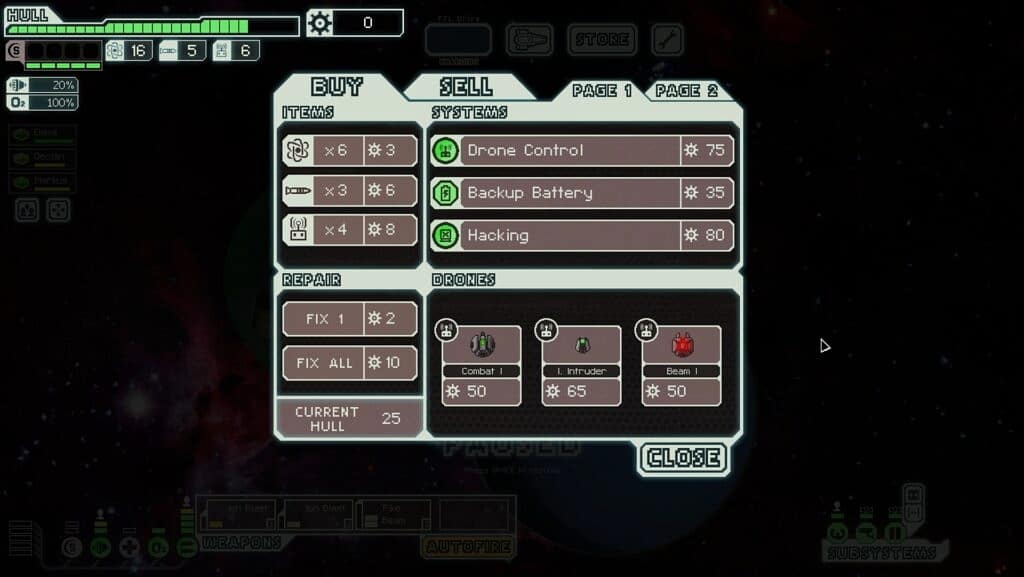Buy fuel for 3 scrap

coord(350,150)
